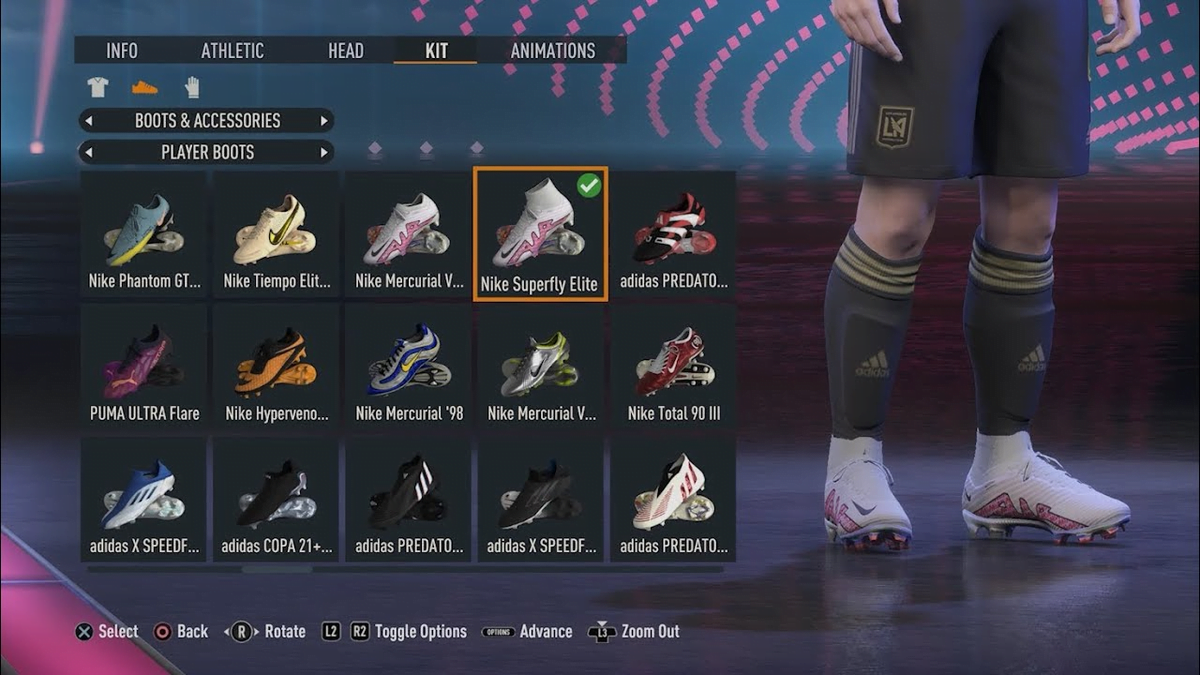Select the Nike Mercurial '98 boots

point(409,368)
